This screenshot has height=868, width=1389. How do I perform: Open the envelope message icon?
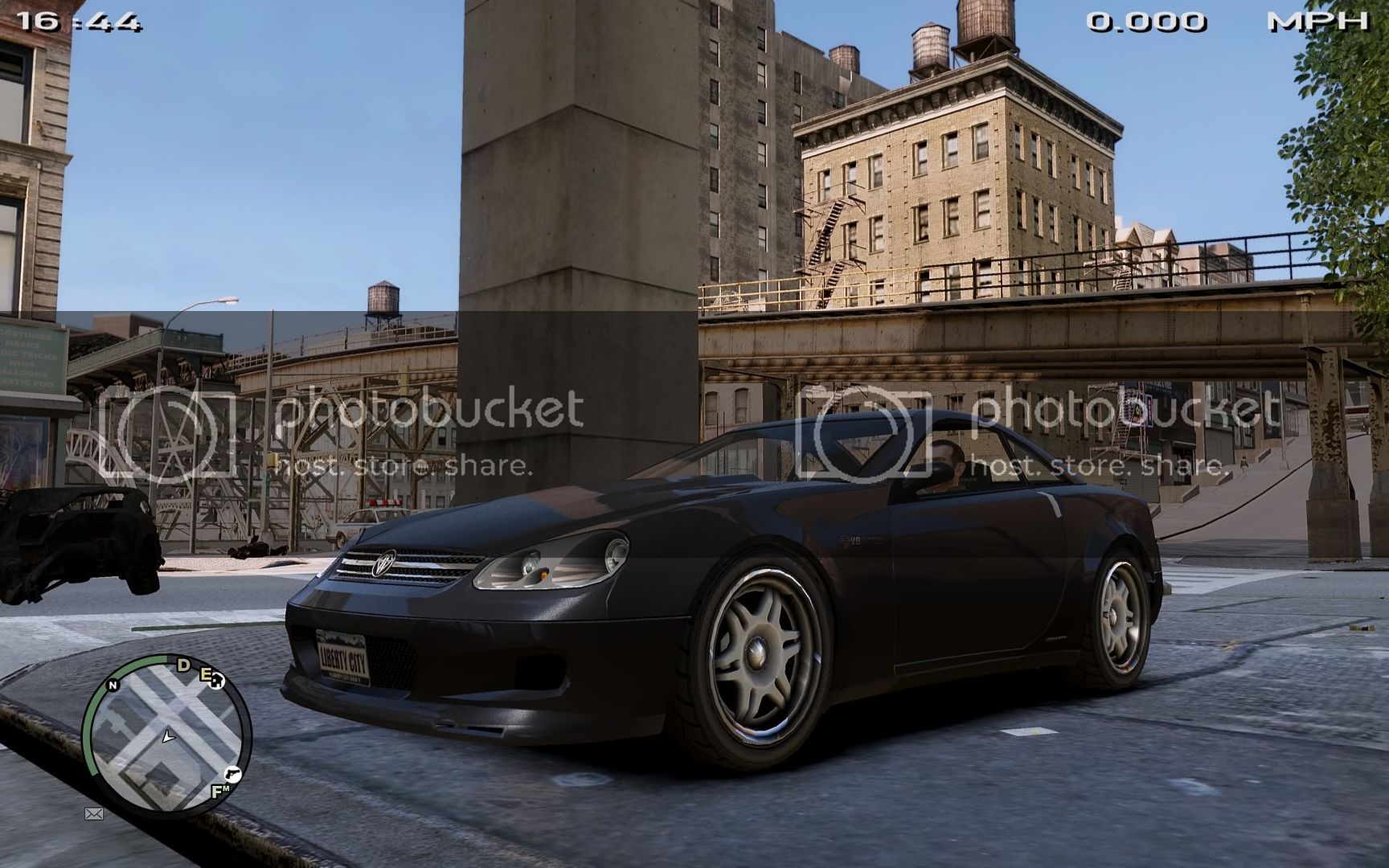94,814
